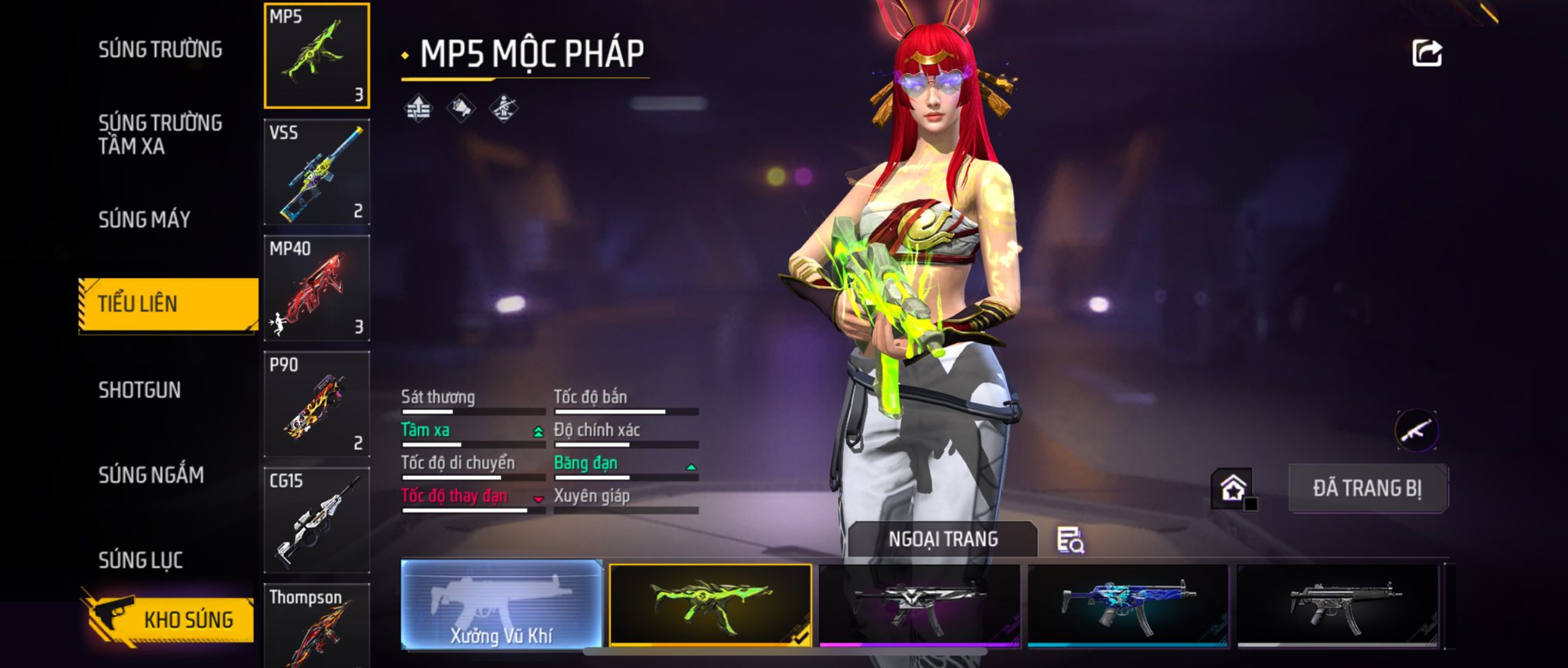The image size is (1568, 668).
Task: Tap the share icon
Action: (1427, 53)
